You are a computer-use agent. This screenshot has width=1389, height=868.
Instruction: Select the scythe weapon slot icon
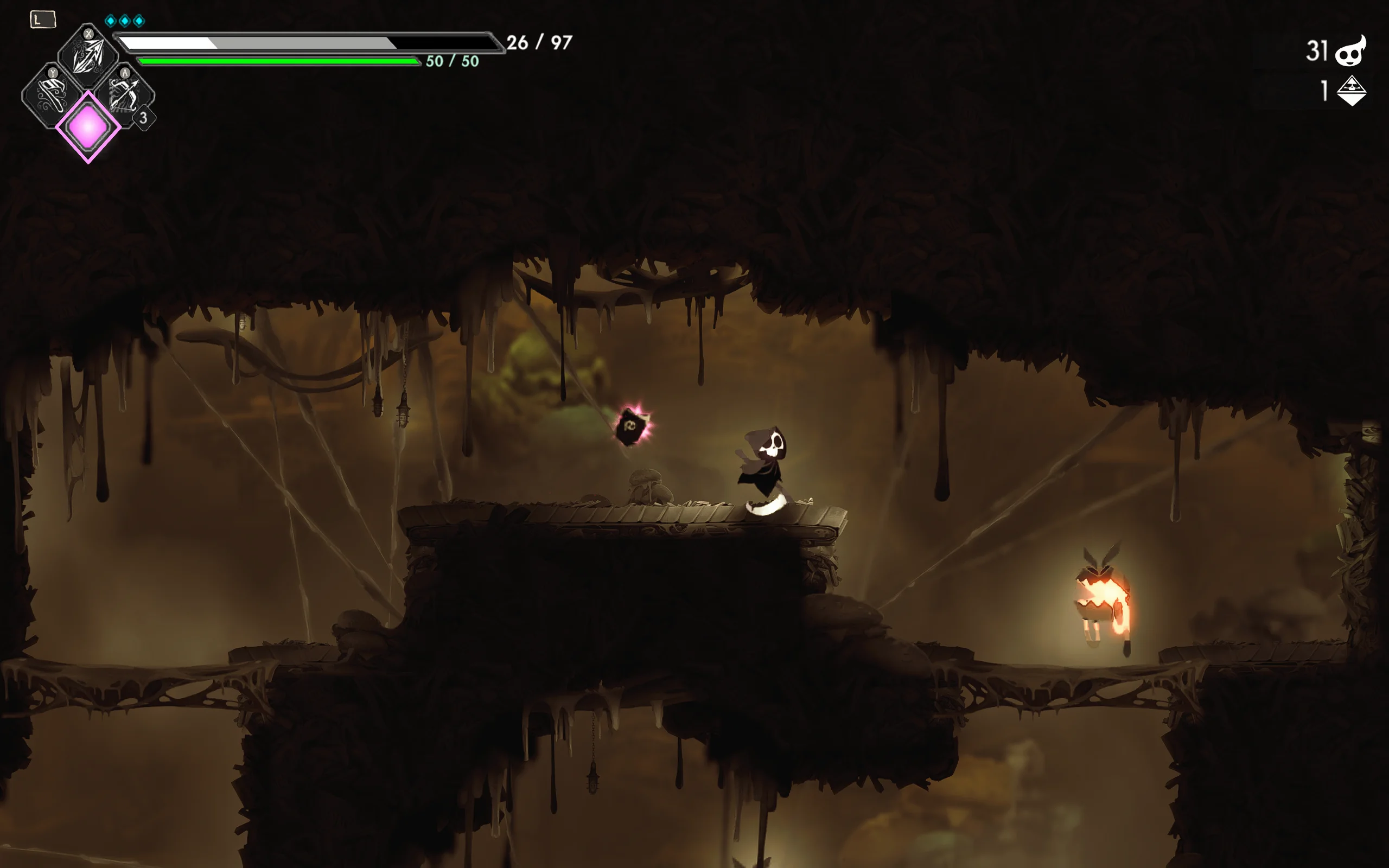[x=88, y=56]
